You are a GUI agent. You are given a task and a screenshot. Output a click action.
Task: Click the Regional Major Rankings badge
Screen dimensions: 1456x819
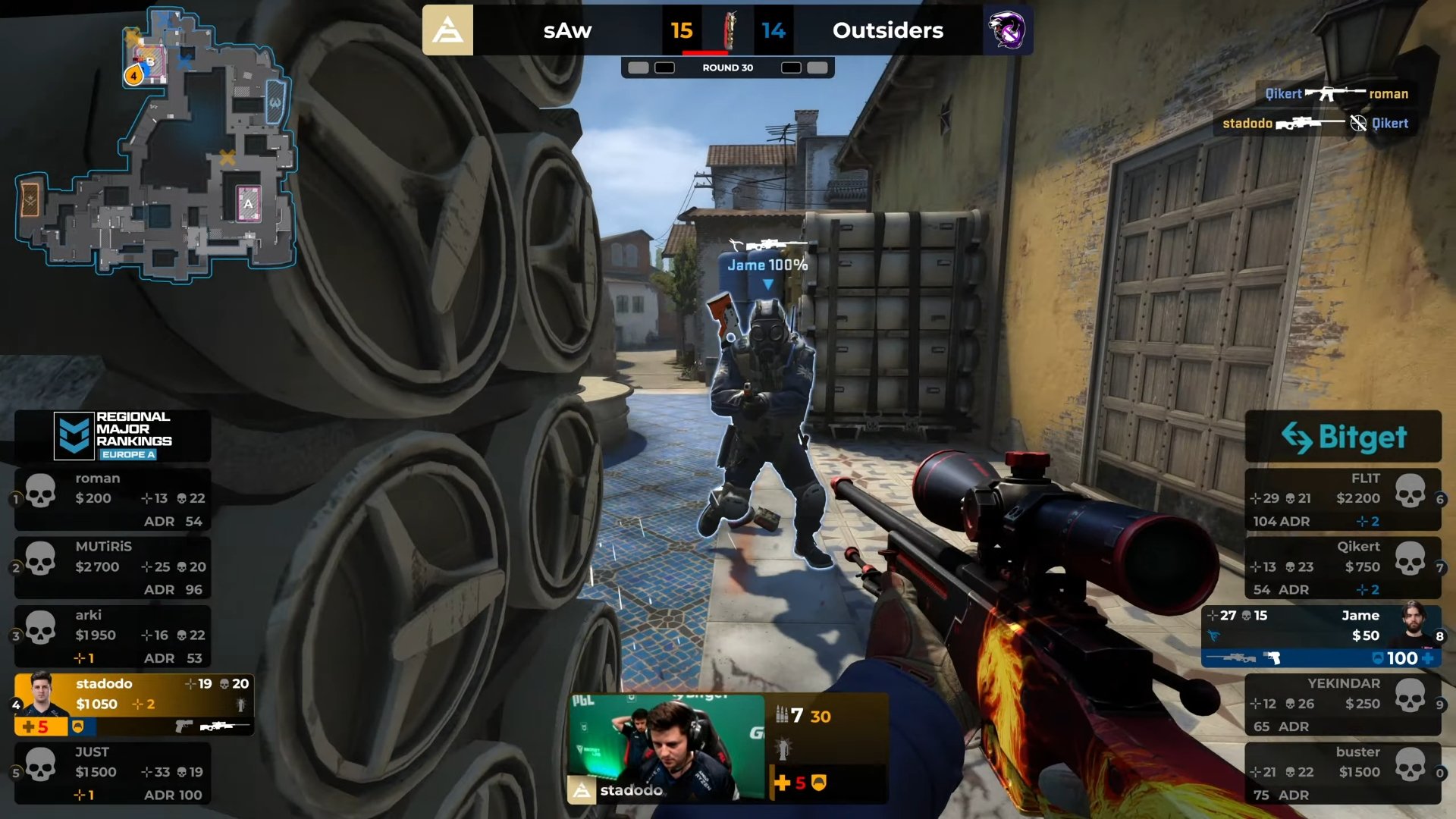(113, 435)
